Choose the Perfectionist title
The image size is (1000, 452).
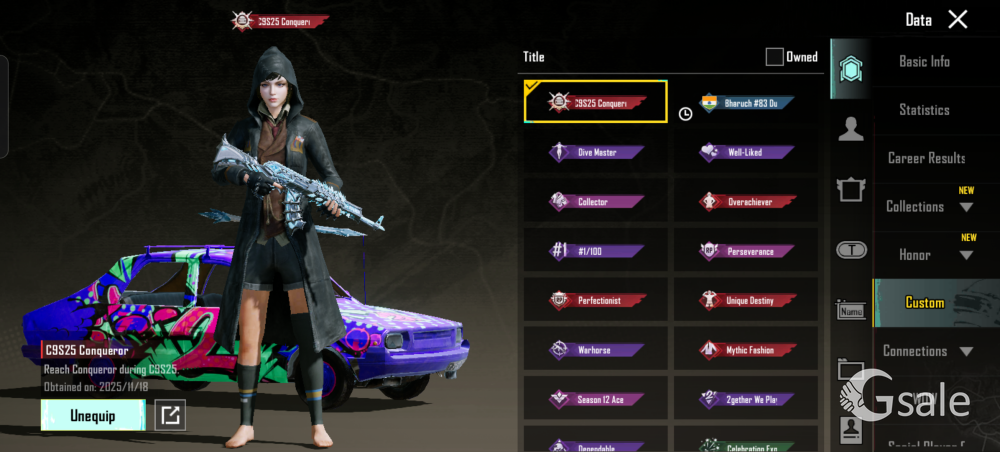tap(596, 301)
